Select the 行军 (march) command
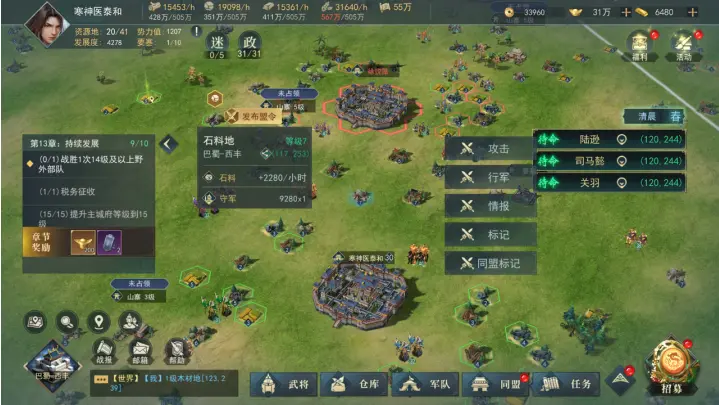The width and height of the screenshot is (719, 405). pyautogui.click(x=490, y=178)
